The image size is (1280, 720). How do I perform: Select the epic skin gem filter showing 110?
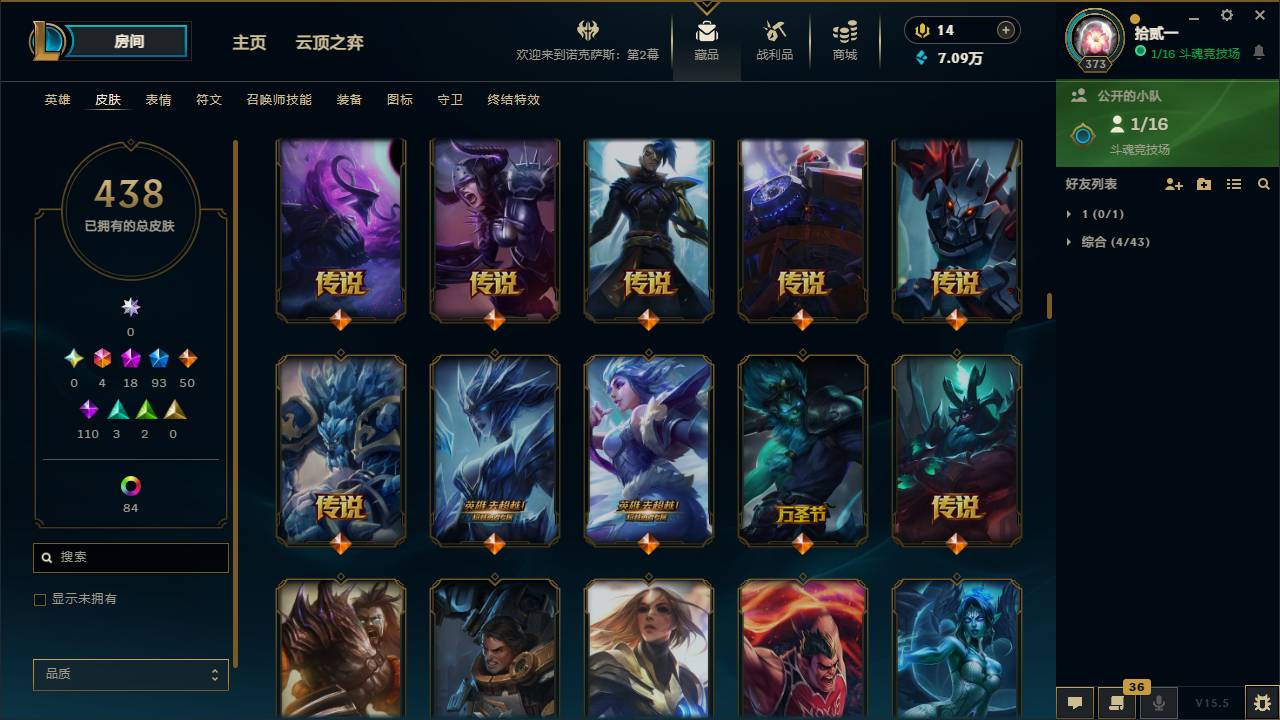[x=88, y=409]
